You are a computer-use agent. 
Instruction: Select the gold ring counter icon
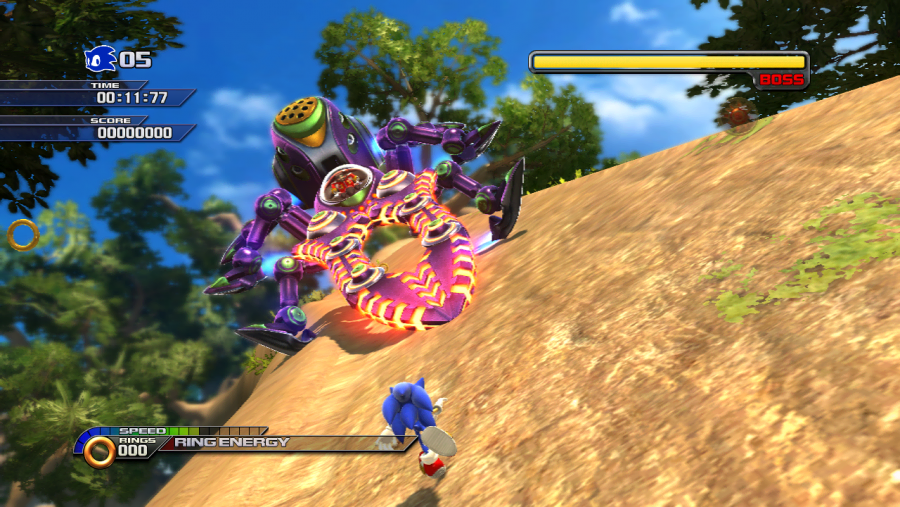click(99, 452)
